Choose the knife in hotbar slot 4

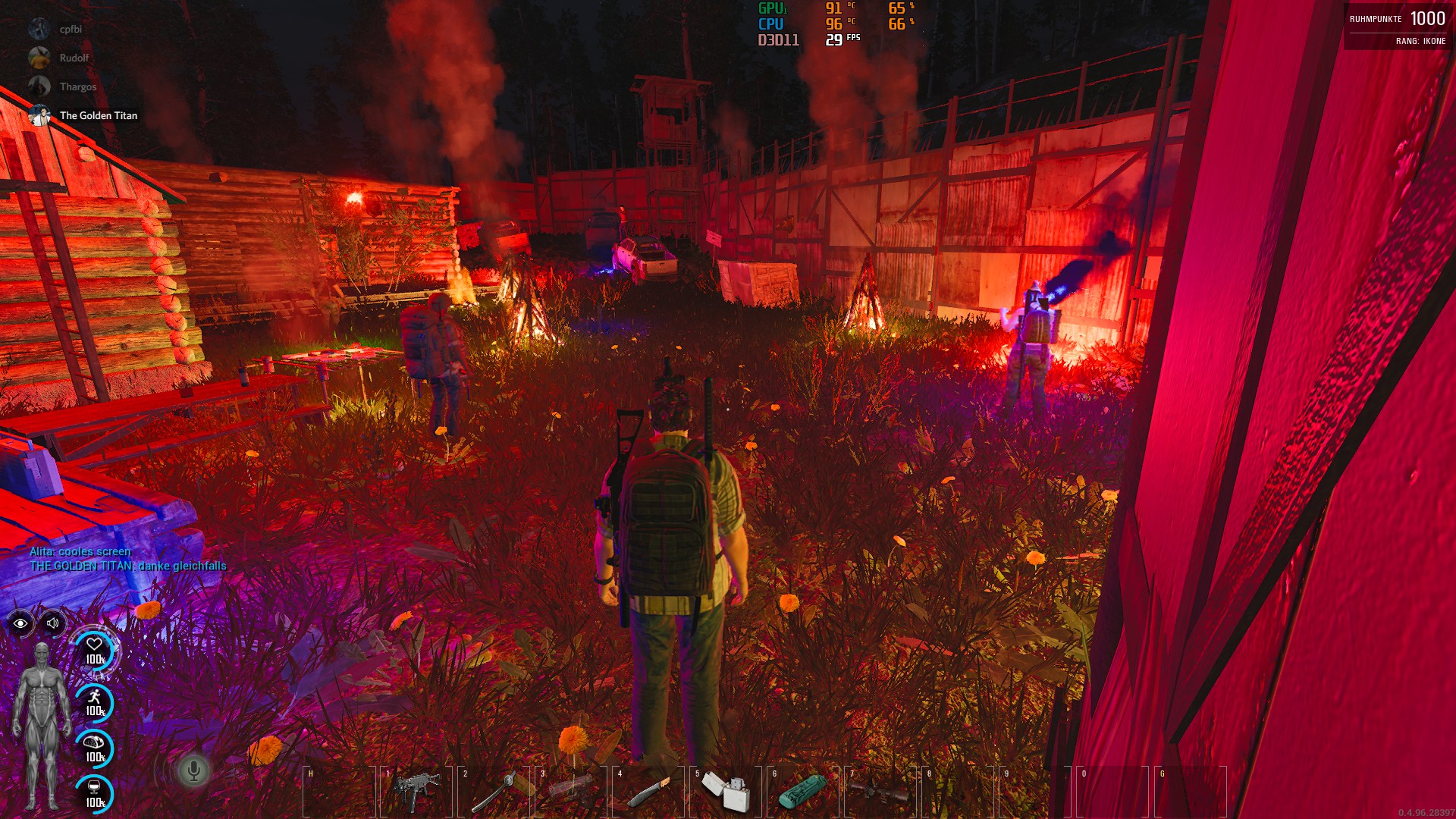click(648, 792)
